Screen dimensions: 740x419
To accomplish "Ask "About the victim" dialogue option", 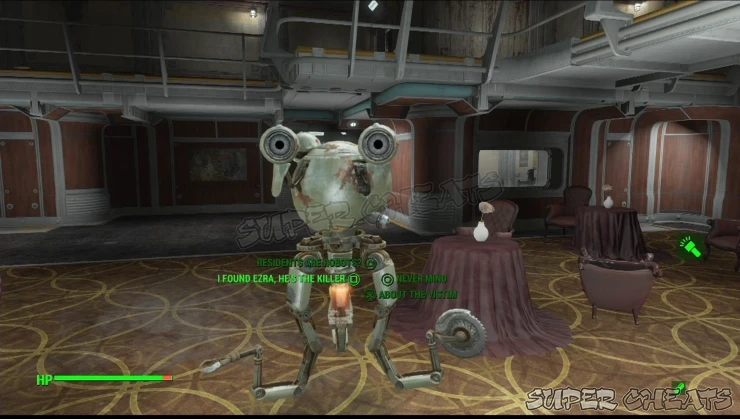I will tap(412, 294).
